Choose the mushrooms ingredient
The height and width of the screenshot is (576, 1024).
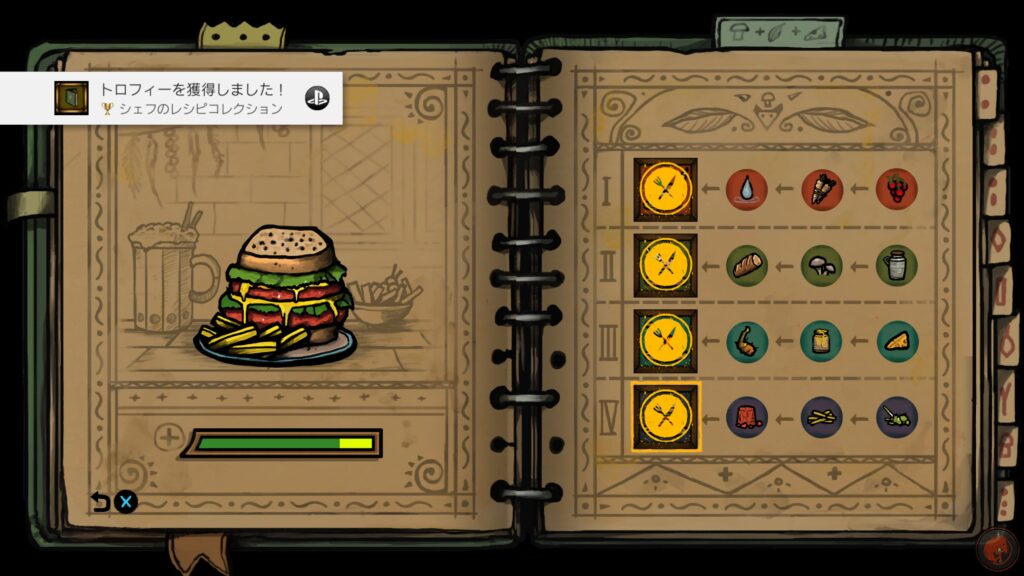pyautogui.click(x=822, y=266)
